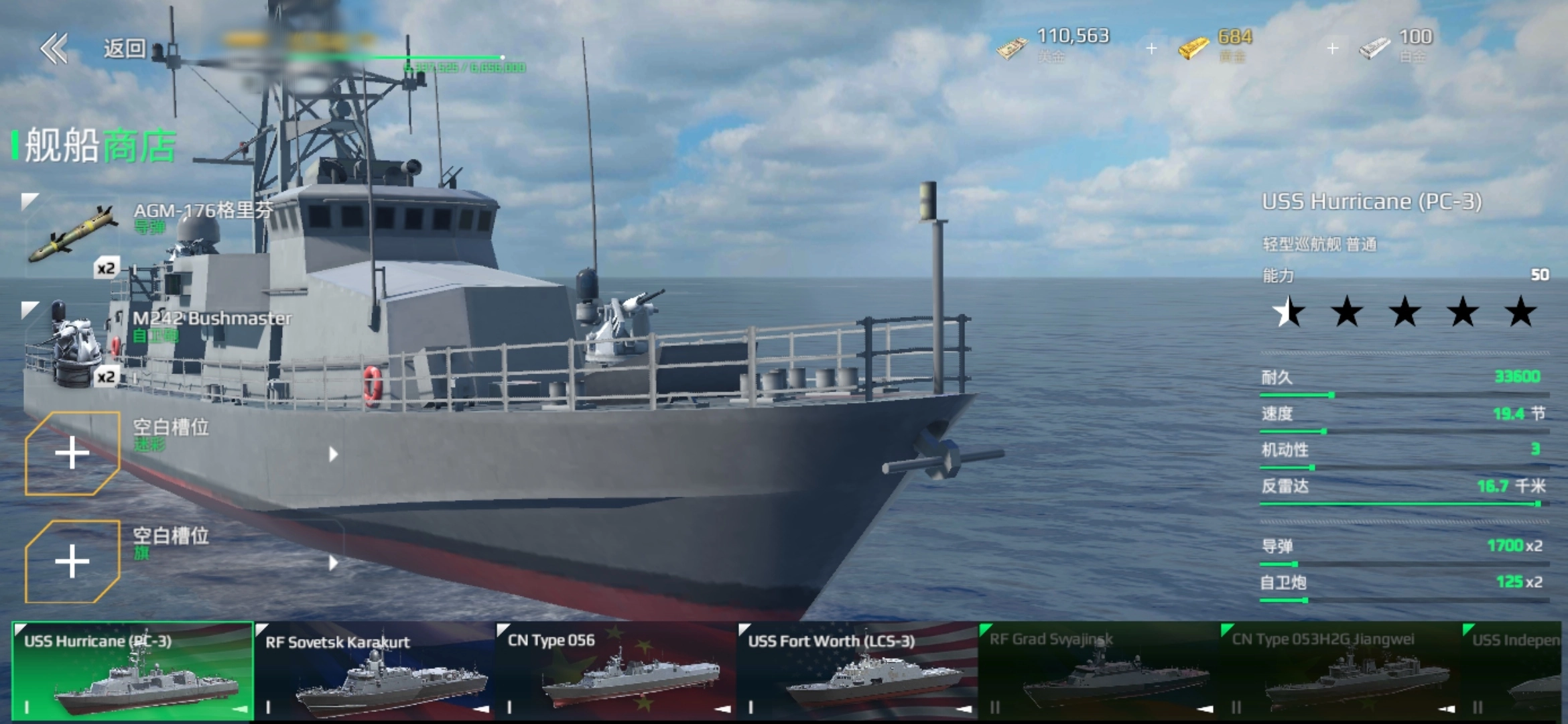1568x724 pixels.
Task: Open the empty camouflage (迷彩) slot
Action: tap(72, 454)
